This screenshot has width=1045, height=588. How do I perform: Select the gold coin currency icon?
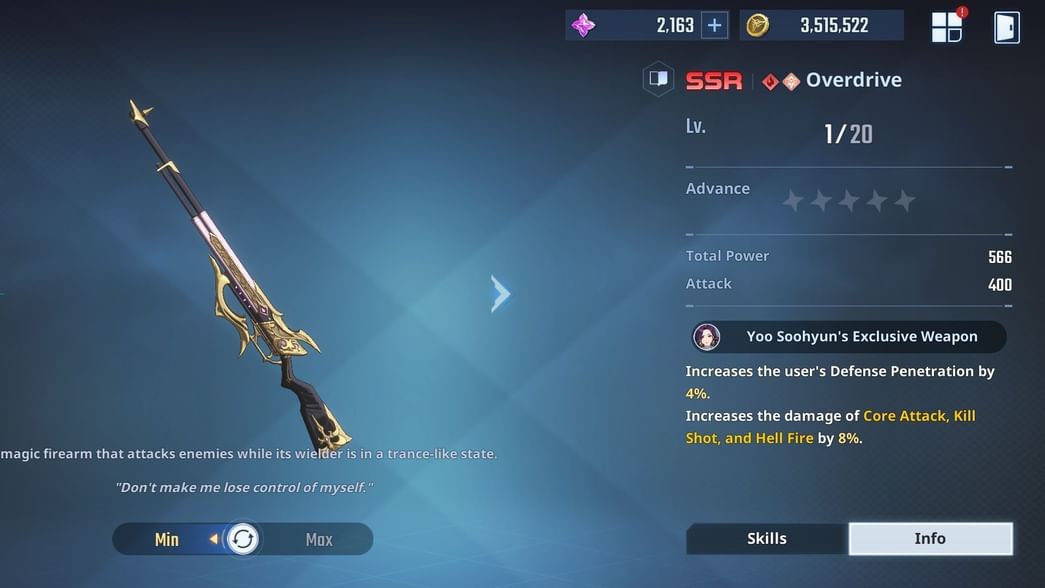[x=758, y=26]
